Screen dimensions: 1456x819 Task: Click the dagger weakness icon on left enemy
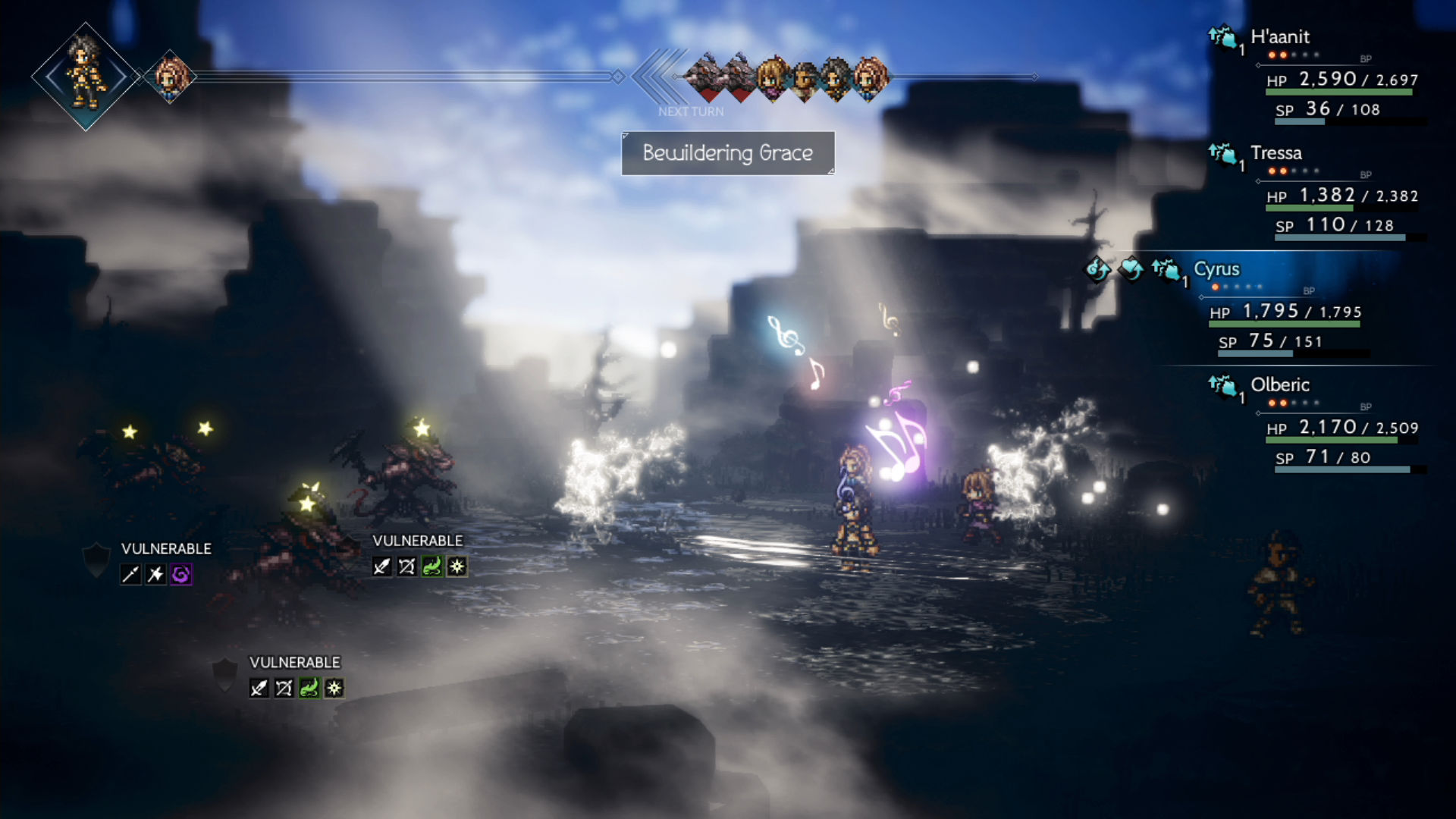pos(154,574)
